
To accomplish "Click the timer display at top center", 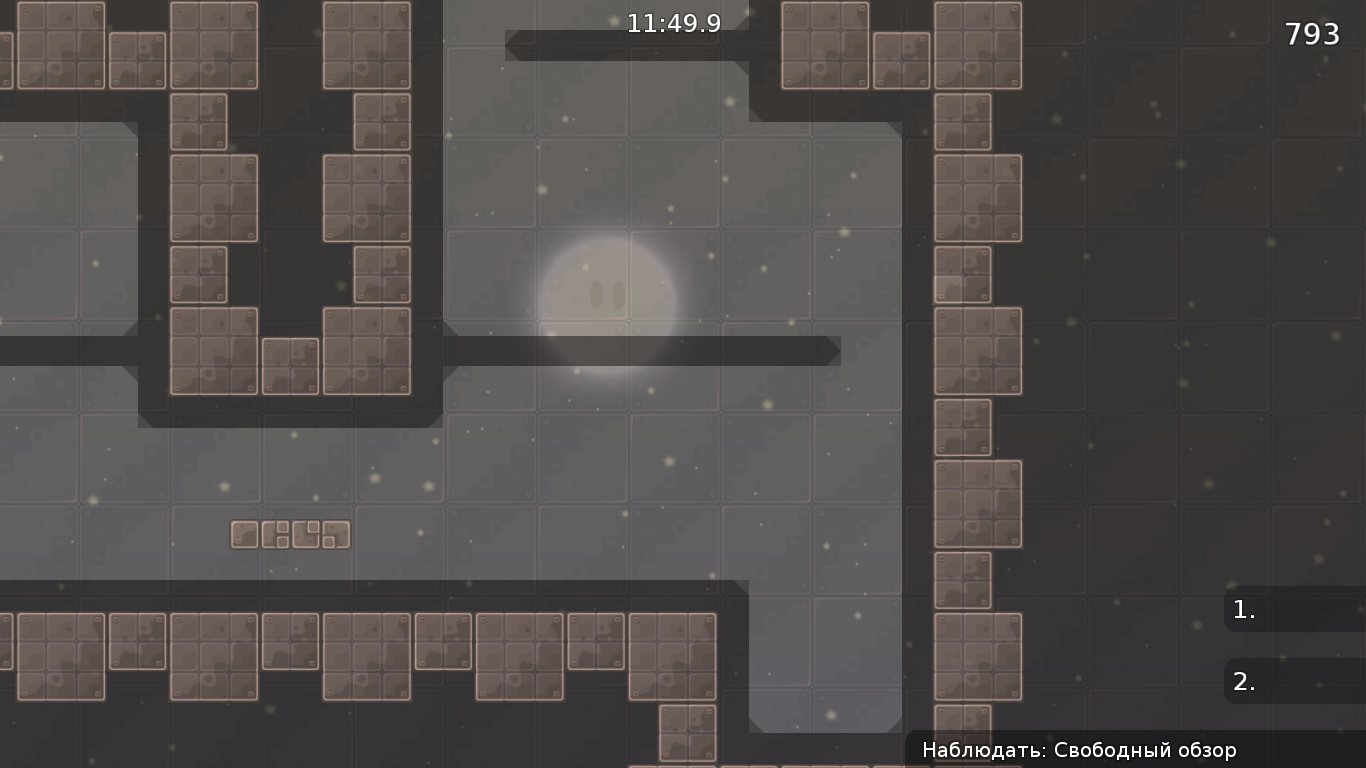I will pos(672,23).
